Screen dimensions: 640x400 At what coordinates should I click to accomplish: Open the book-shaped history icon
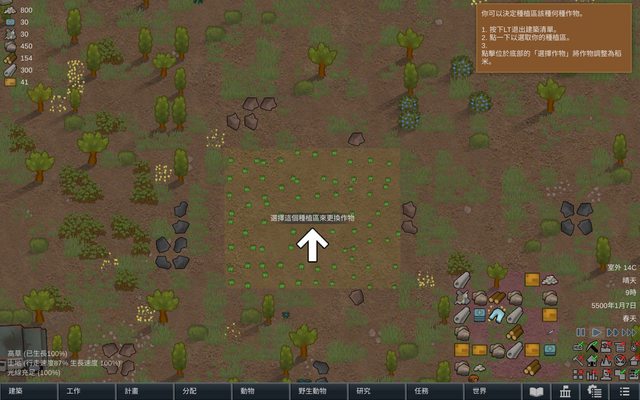pos(536,391)
